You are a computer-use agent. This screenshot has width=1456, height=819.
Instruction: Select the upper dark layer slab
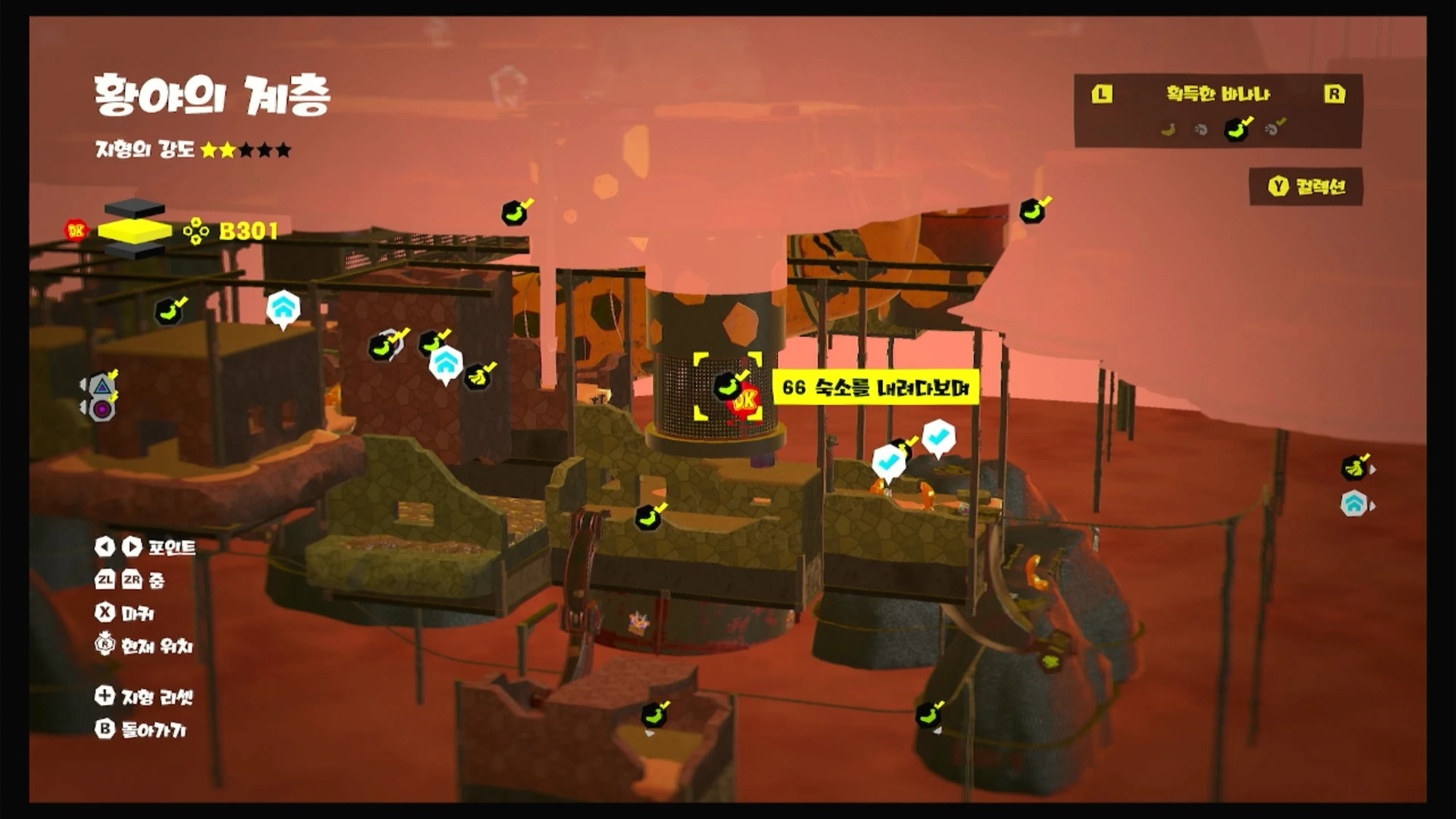[135, 209]
